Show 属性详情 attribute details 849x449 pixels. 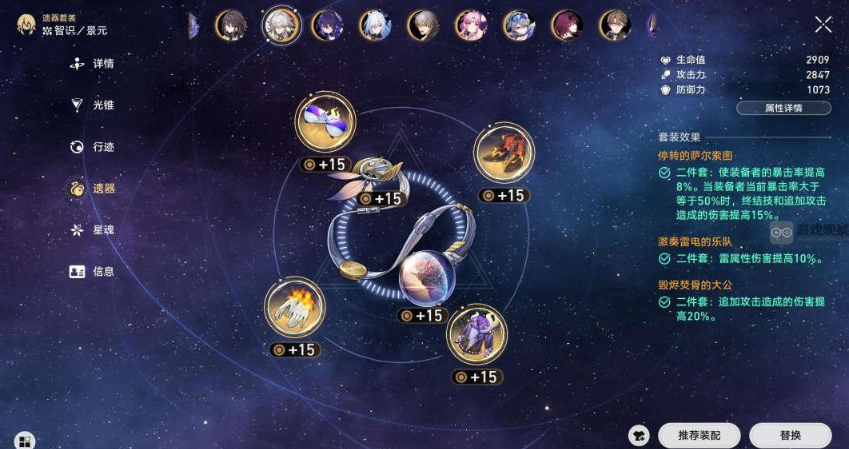pos(783,108)
